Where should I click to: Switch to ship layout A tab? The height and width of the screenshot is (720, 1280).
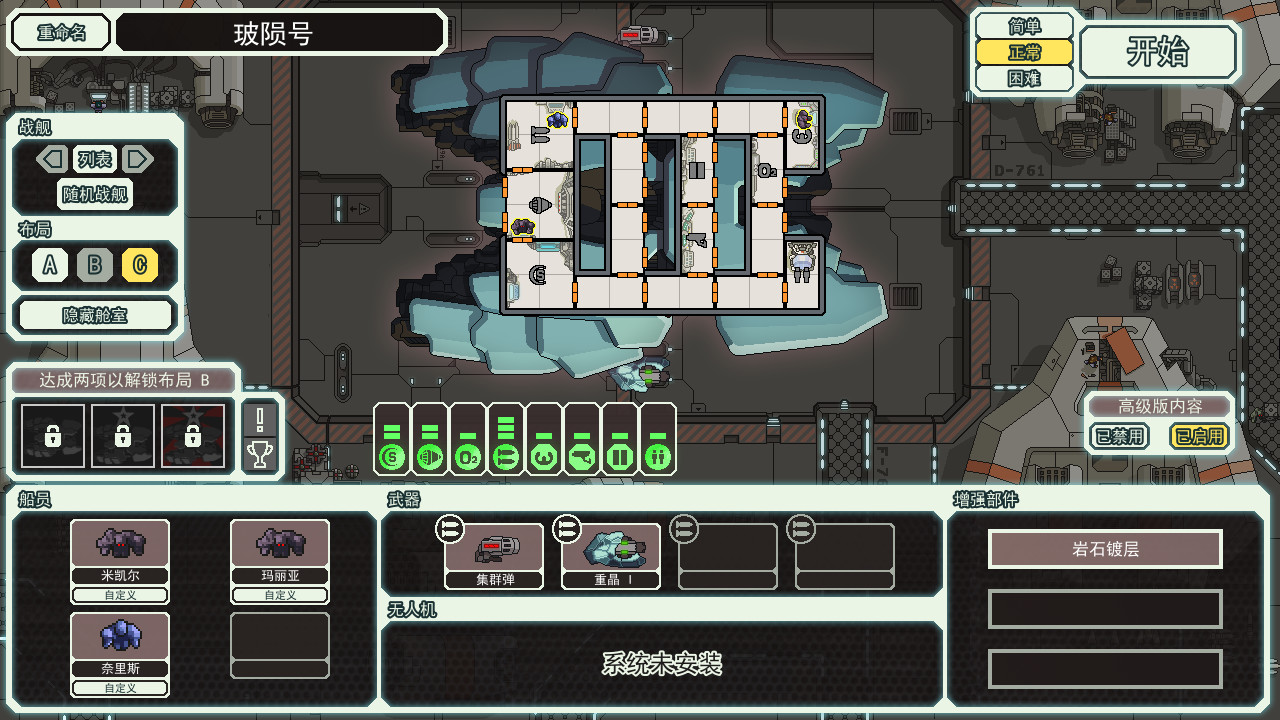pos(47,266)
